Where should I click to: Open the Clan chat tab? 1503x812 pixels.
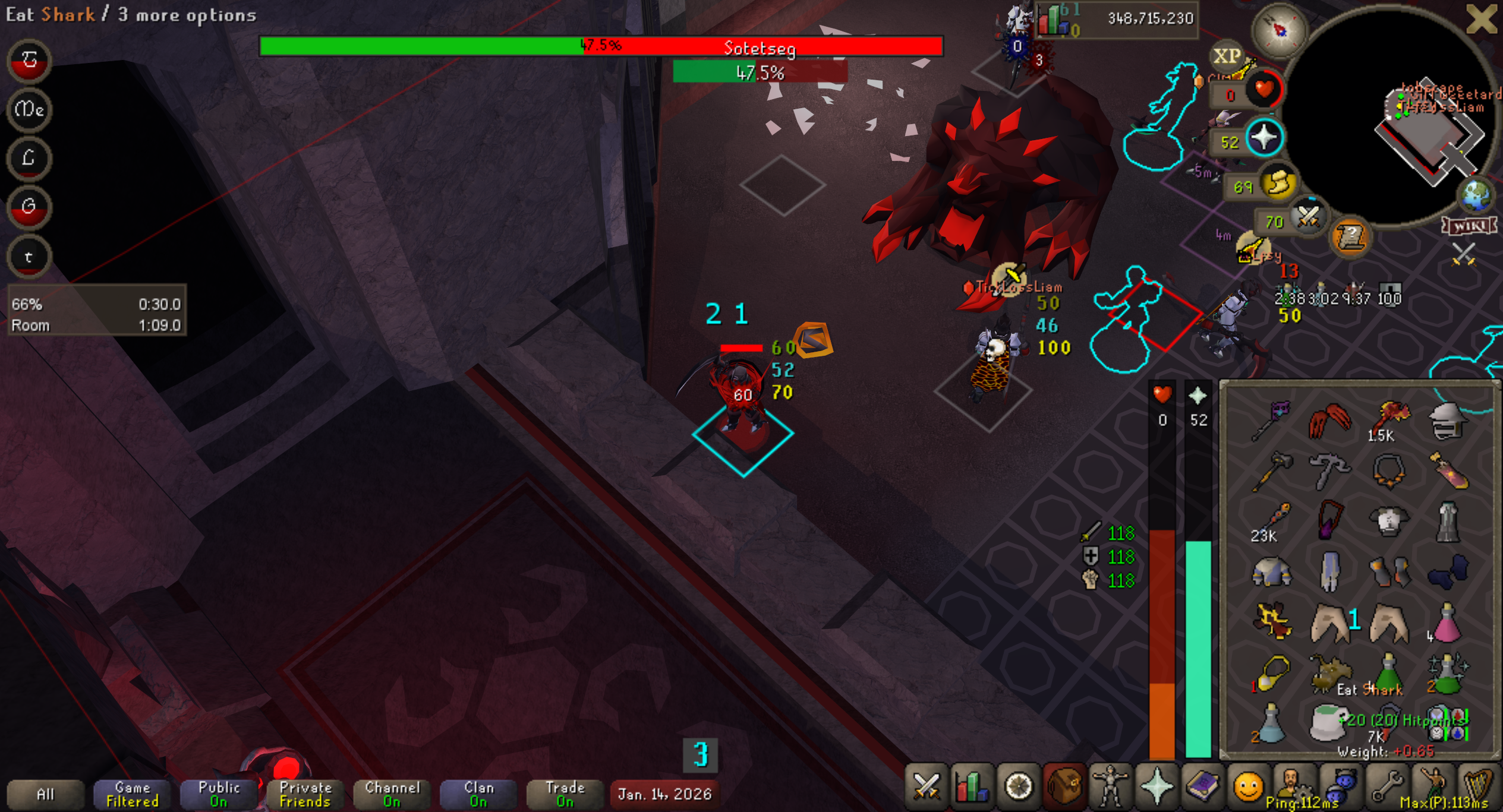tap(478, 794)
